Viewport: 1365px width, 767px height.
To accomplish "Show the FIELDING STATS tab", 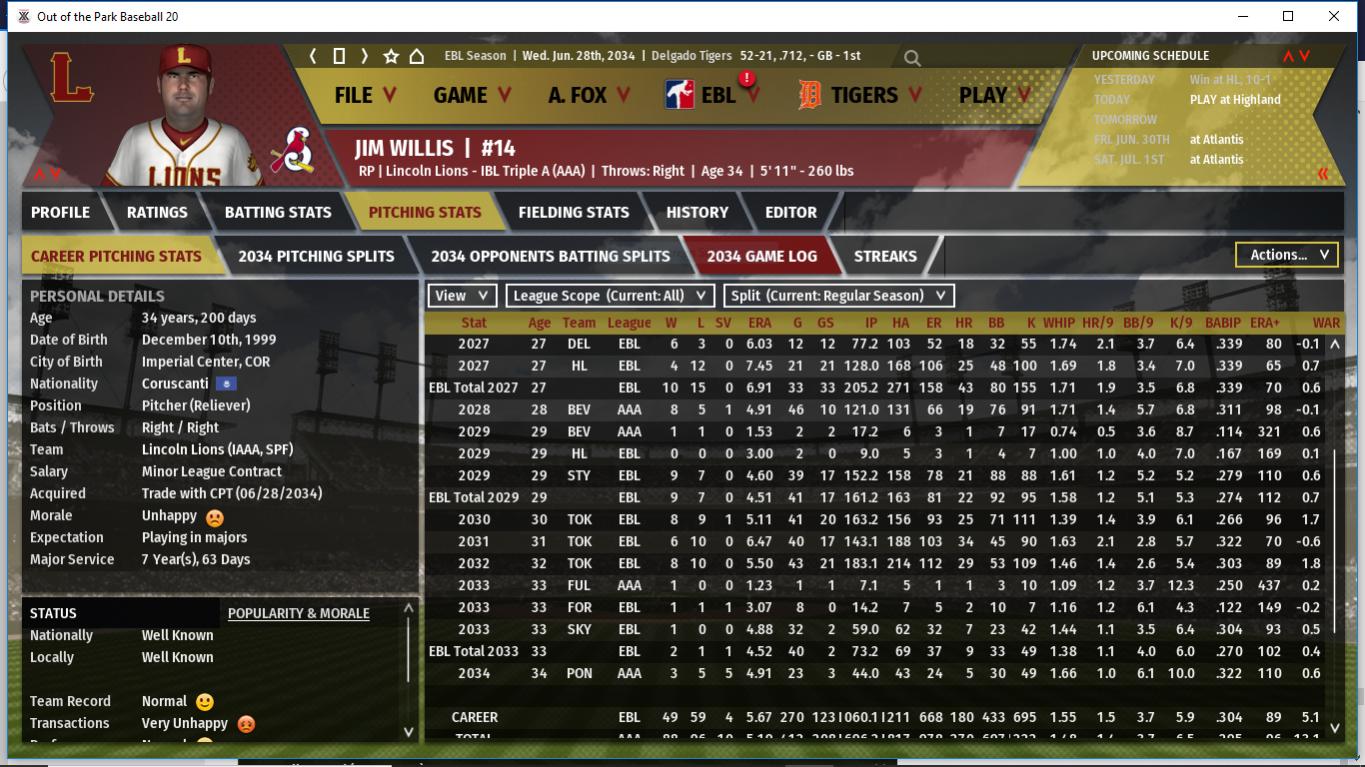I will pos(573,212).
